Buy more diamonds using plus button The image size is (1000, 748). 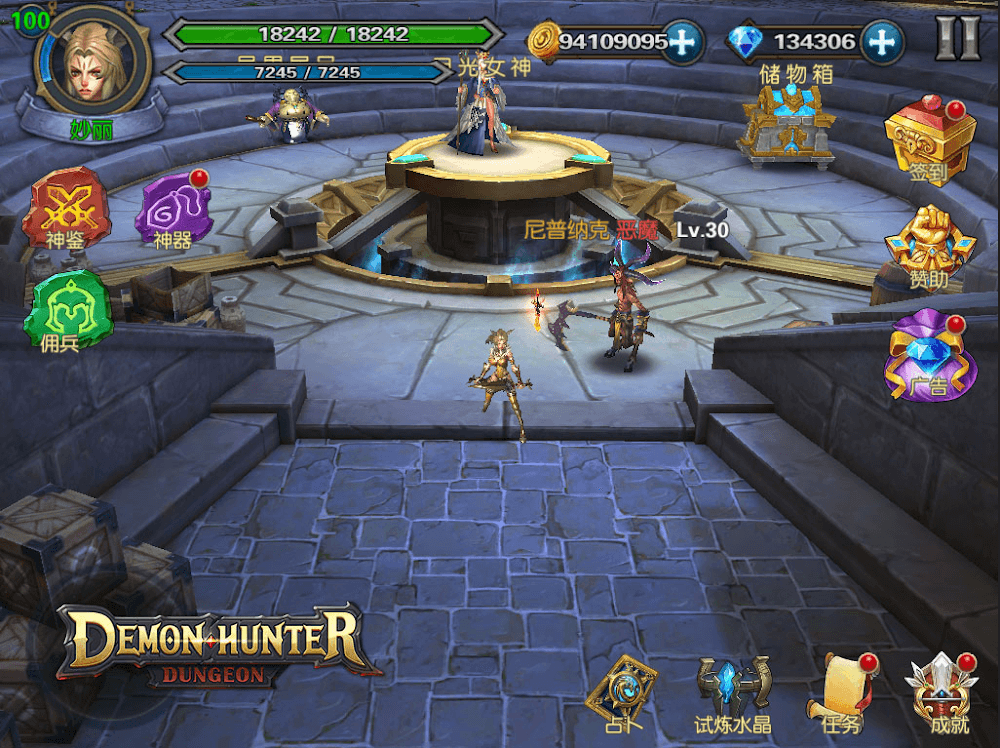882,41
